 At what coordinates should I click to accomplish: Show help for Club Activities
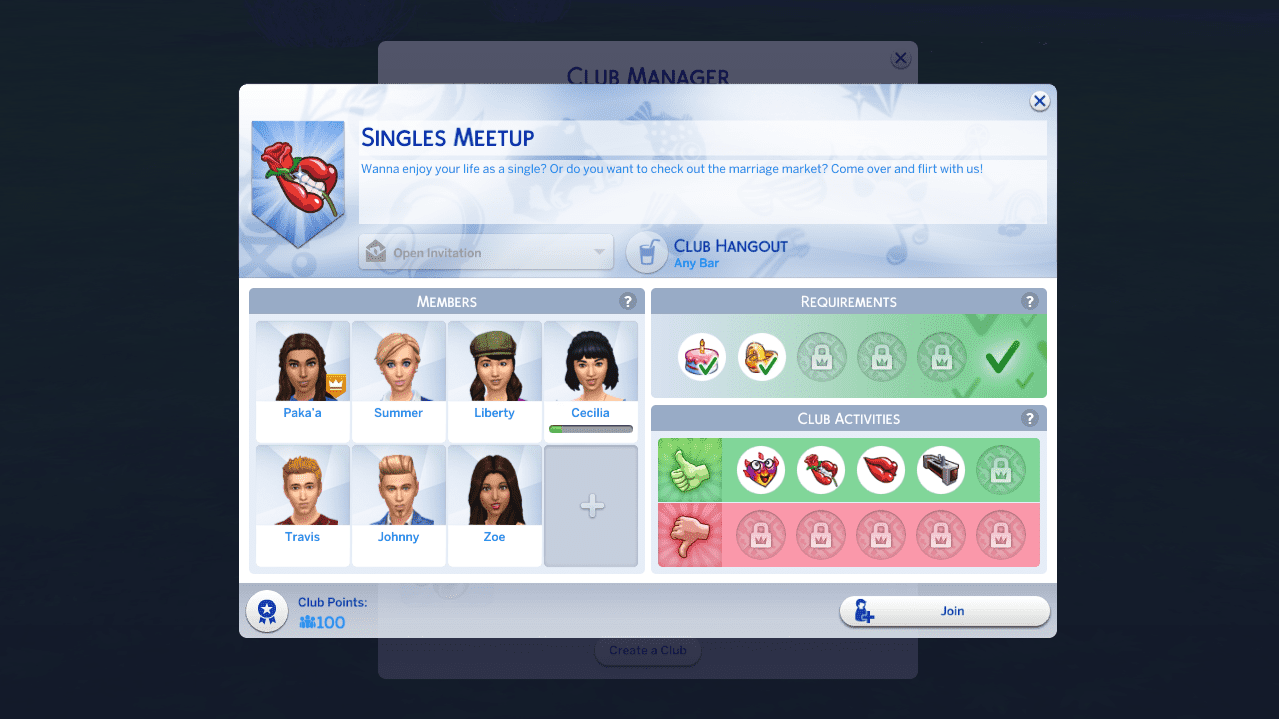click(1029, 418)
